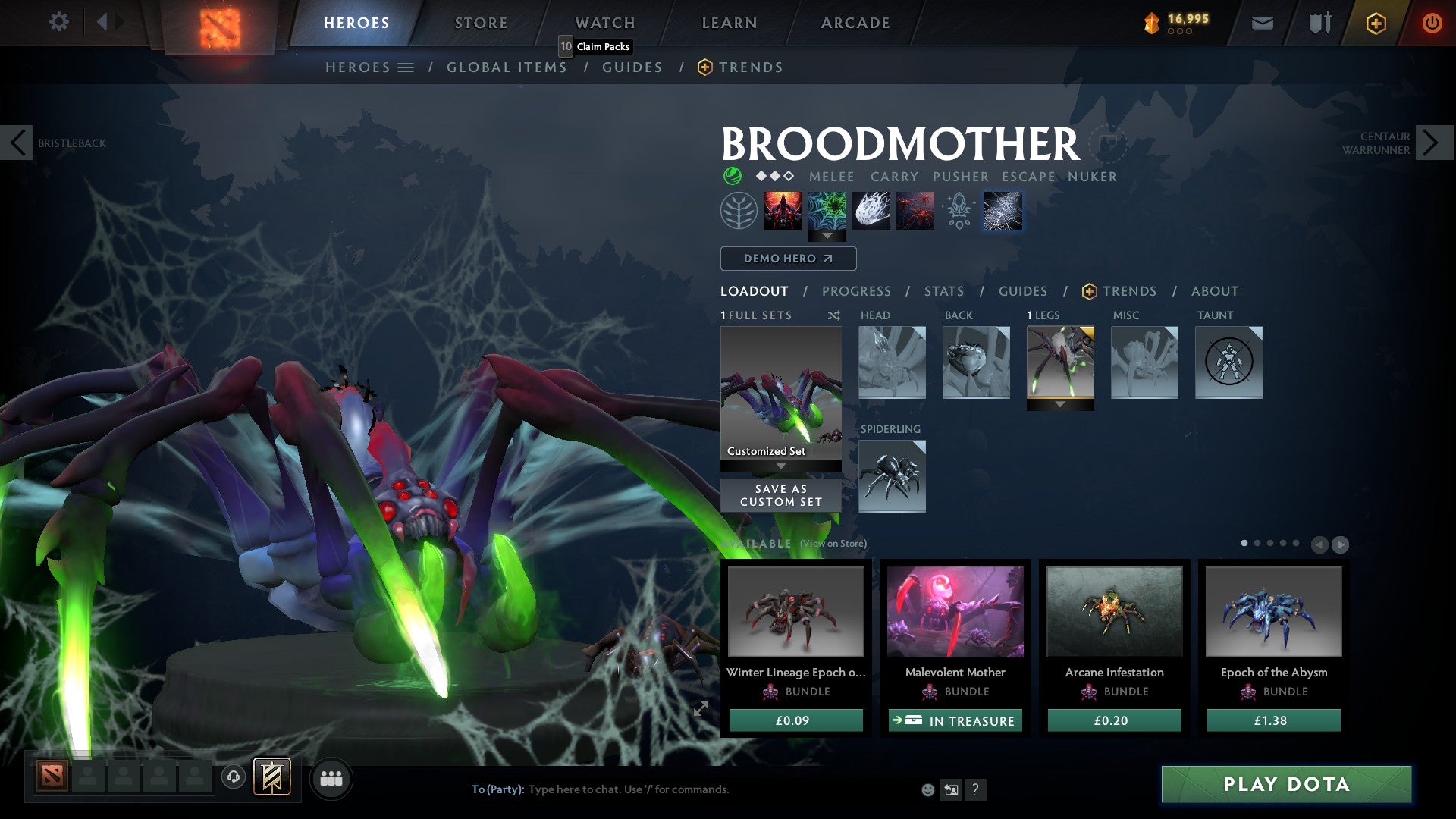
Task: Click the Demo Hero button
Action: point(787,259)
